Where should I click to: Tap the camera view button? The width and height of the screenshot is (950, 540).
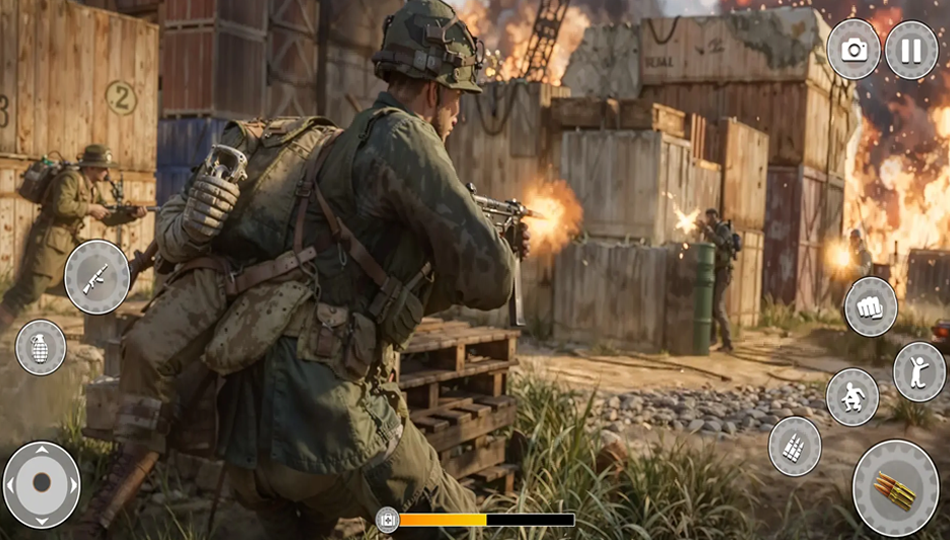tap(854, 50)
